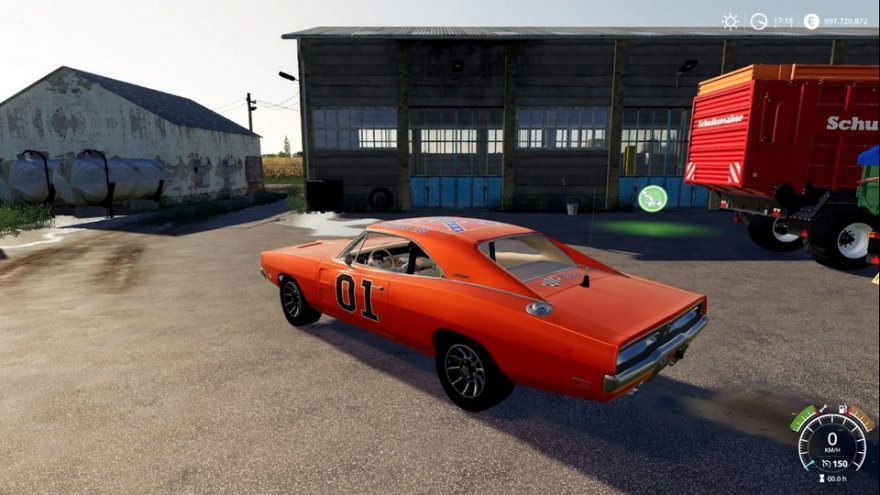
Task: Select the euro coin money icon
Action: [x=811, y=21]
